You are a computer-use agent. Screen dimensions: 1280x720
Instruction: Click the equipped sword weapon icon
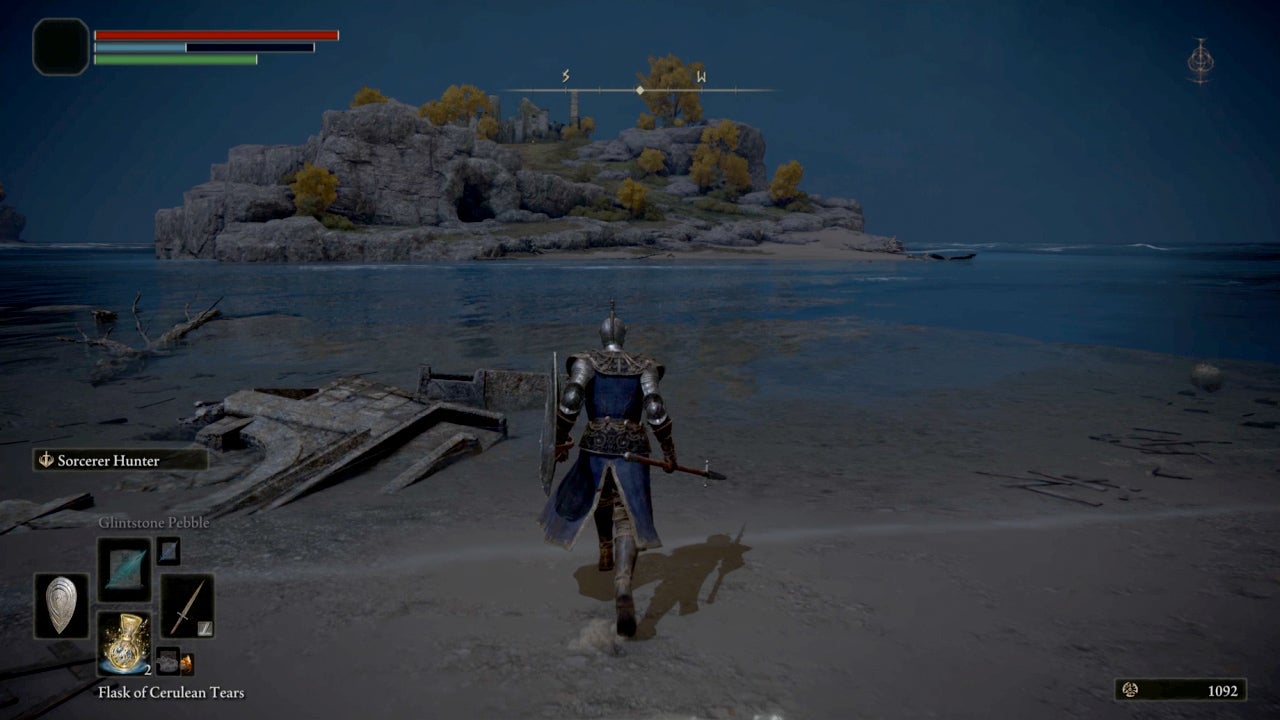tap(187, 602)
